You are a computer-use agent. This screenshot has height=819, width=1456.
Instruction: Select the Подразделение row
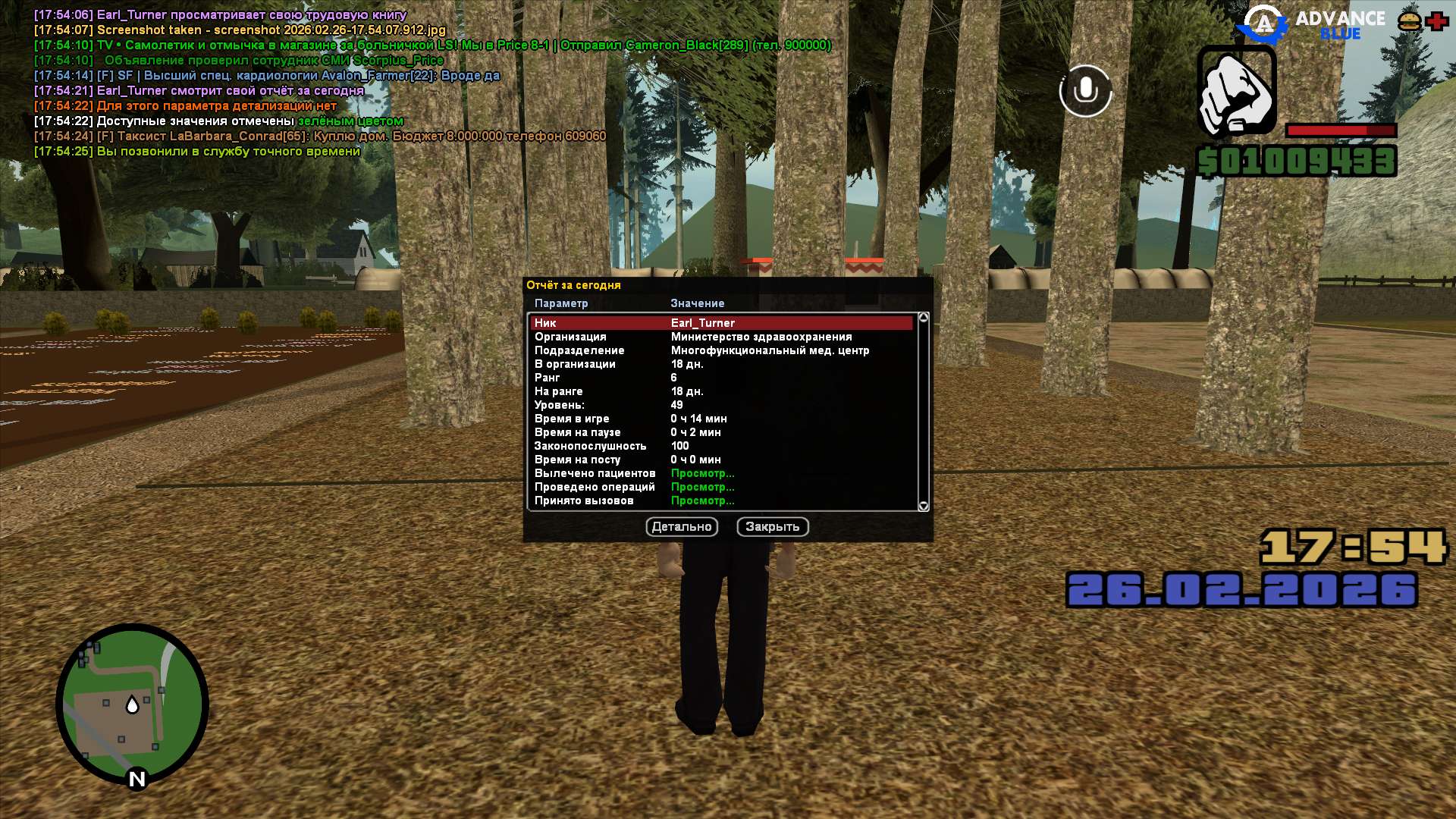coord(720,350)
